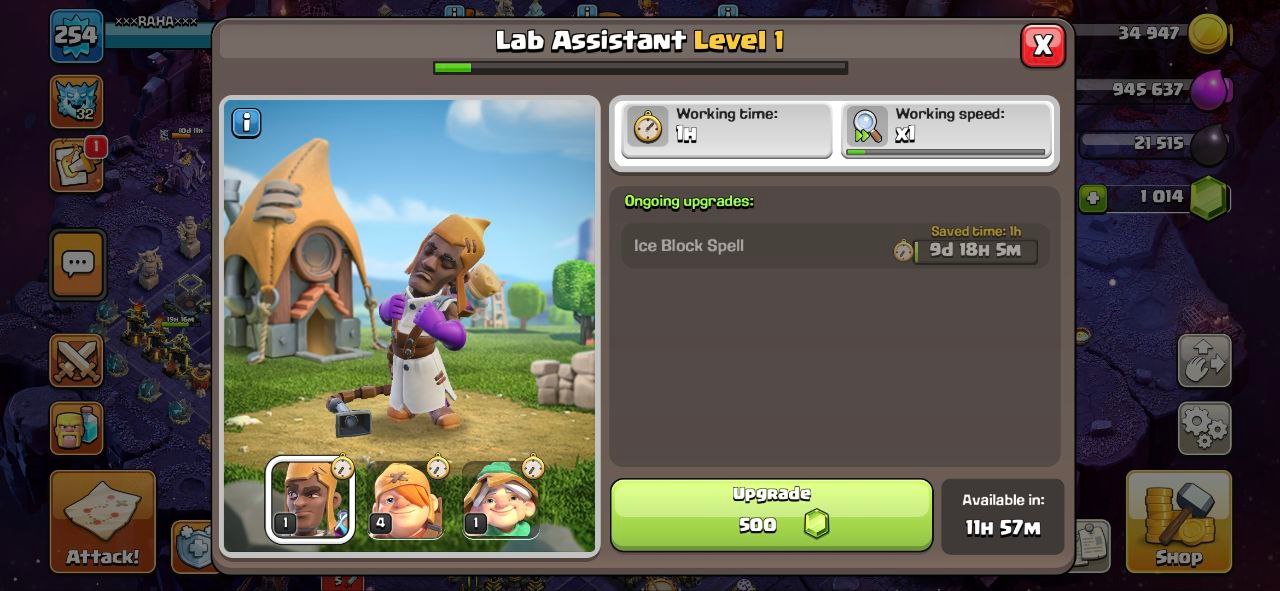This screenshot has width=1280, height=591.
Task: Start an Attack from the map button
Action: pos(103,521)
